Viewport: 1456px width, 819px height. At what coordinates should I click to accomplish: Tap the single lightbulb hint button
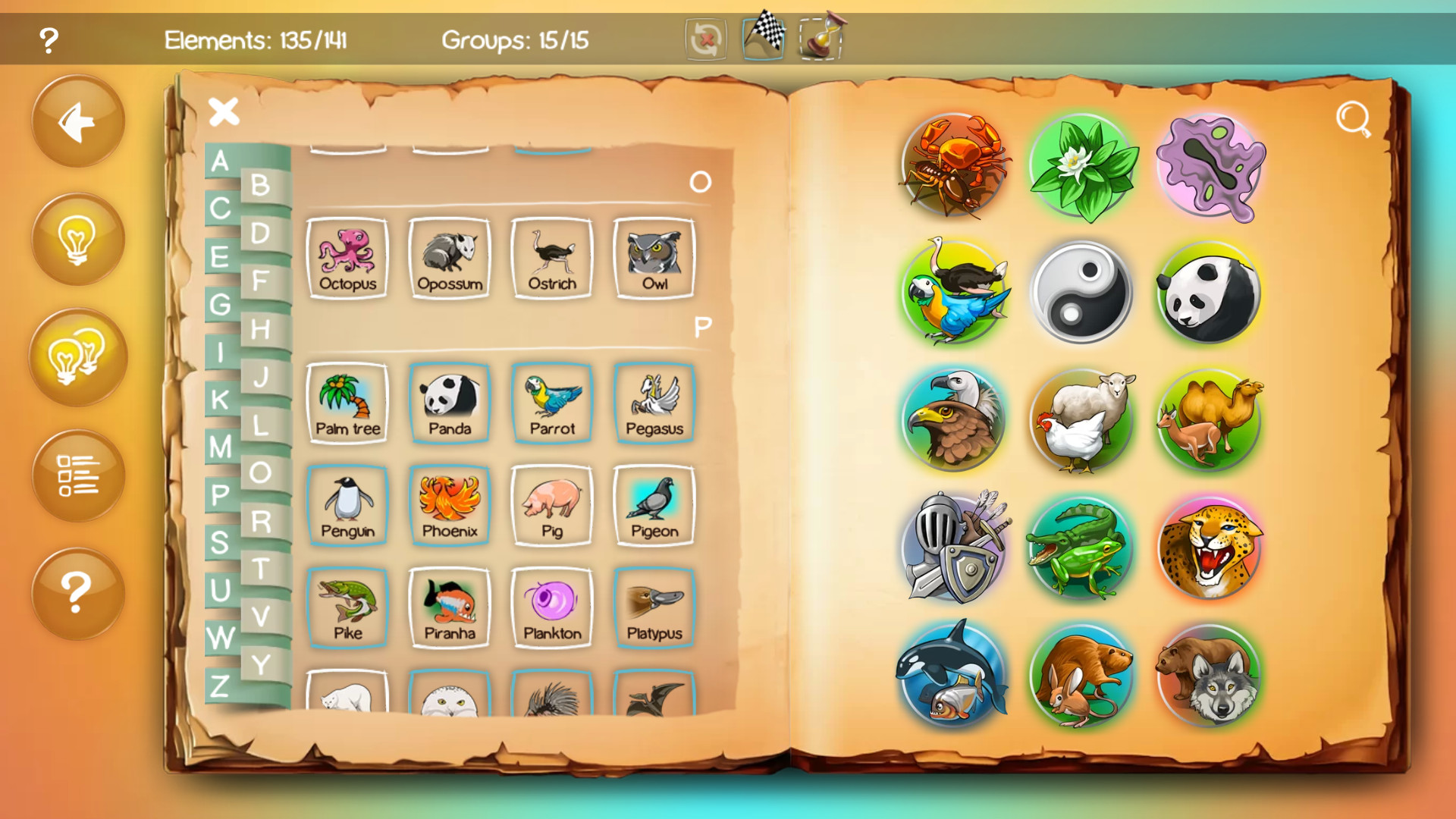tap(77, 239)
